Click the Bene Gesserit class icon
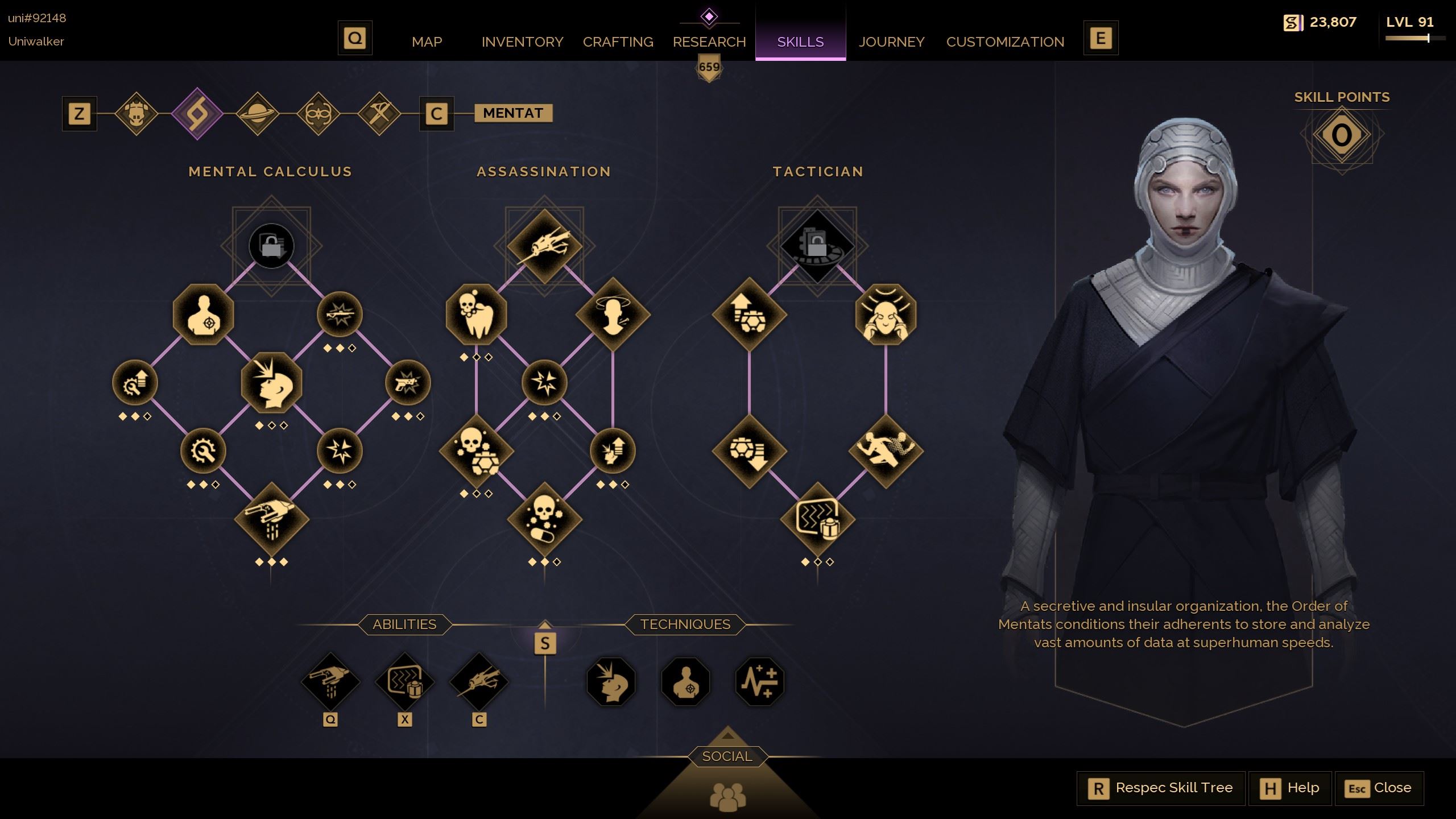This screenshot has height=819, width=1456. pyautogui.click(x=318, y=113)
